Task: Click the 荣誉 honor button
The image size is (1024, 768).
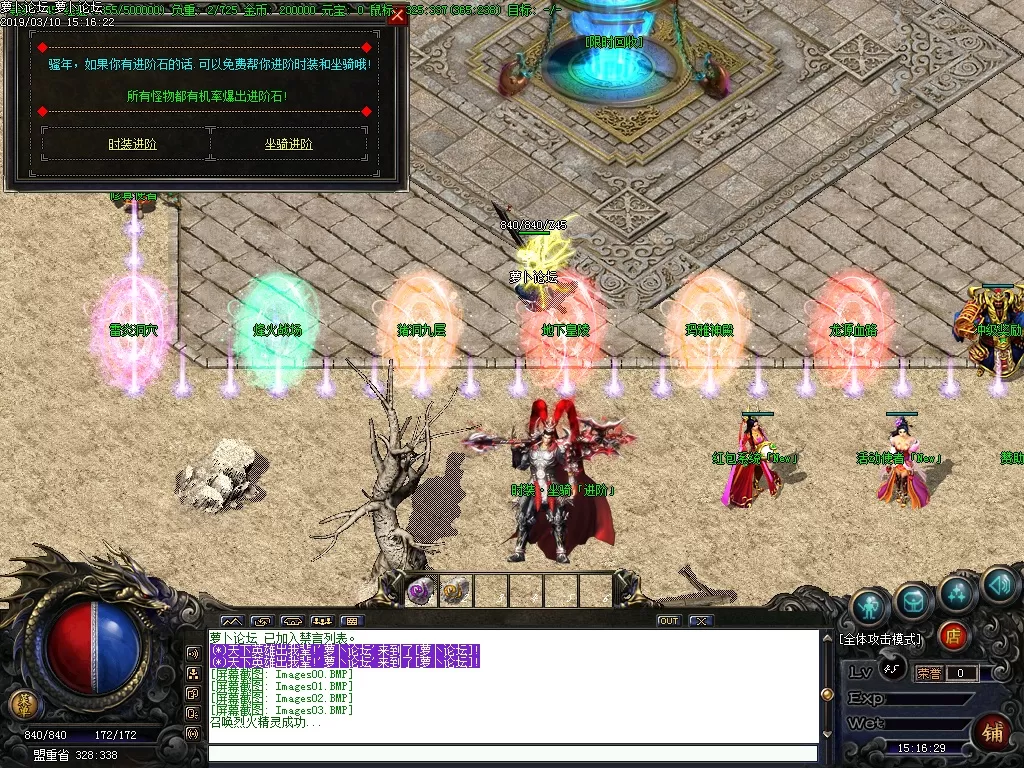Action: click(929, 673)
